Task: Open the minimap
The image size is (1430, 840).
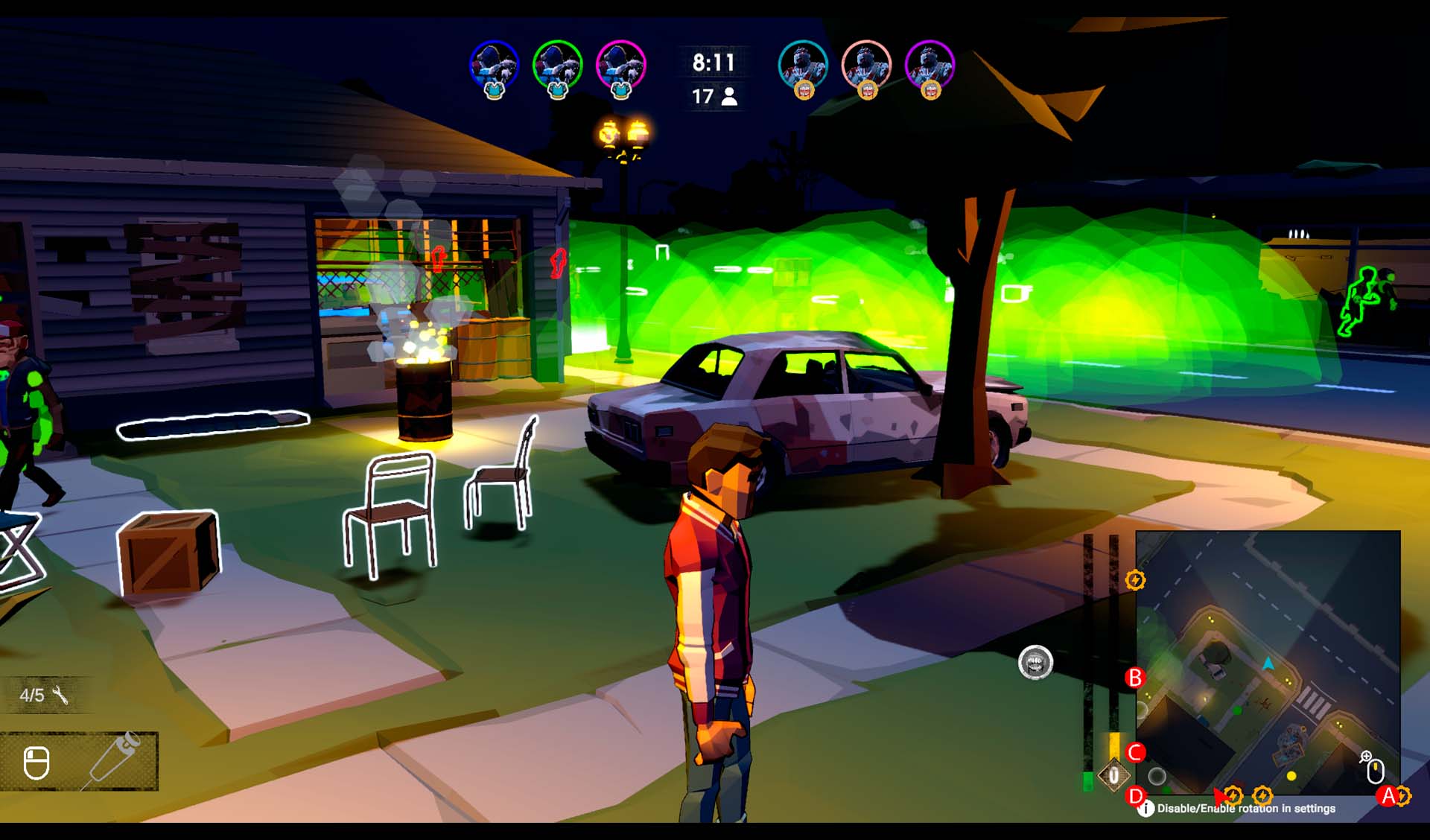Action: click(1268, 661)
